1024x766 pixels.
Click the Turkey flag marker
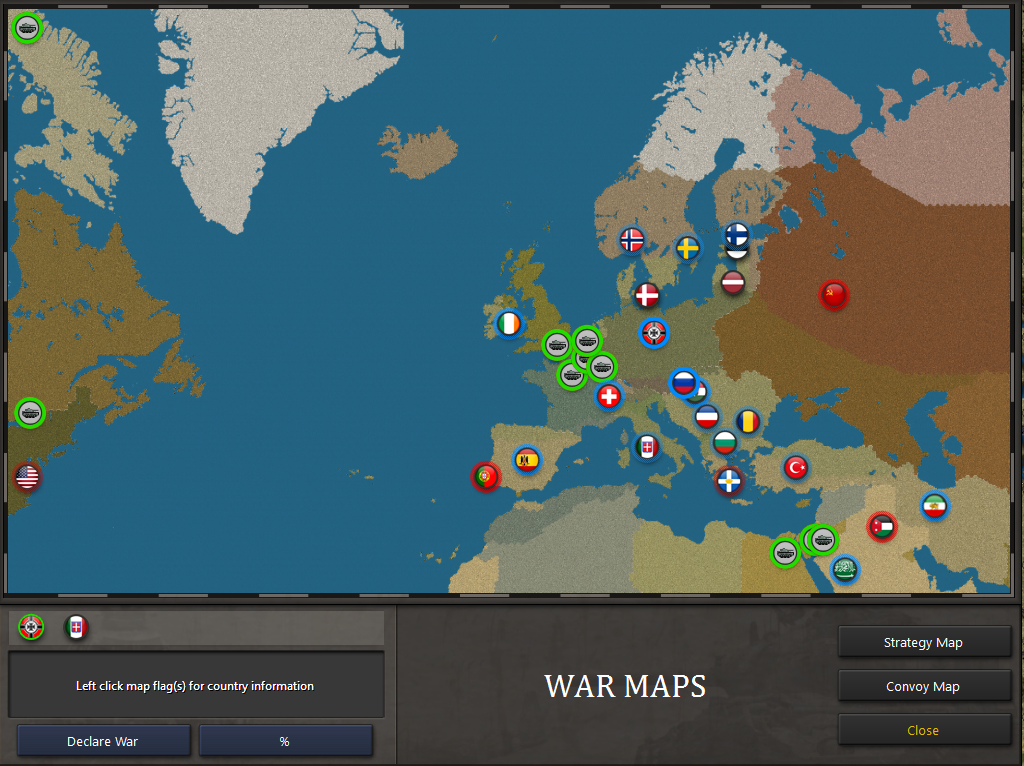[796, 467]
